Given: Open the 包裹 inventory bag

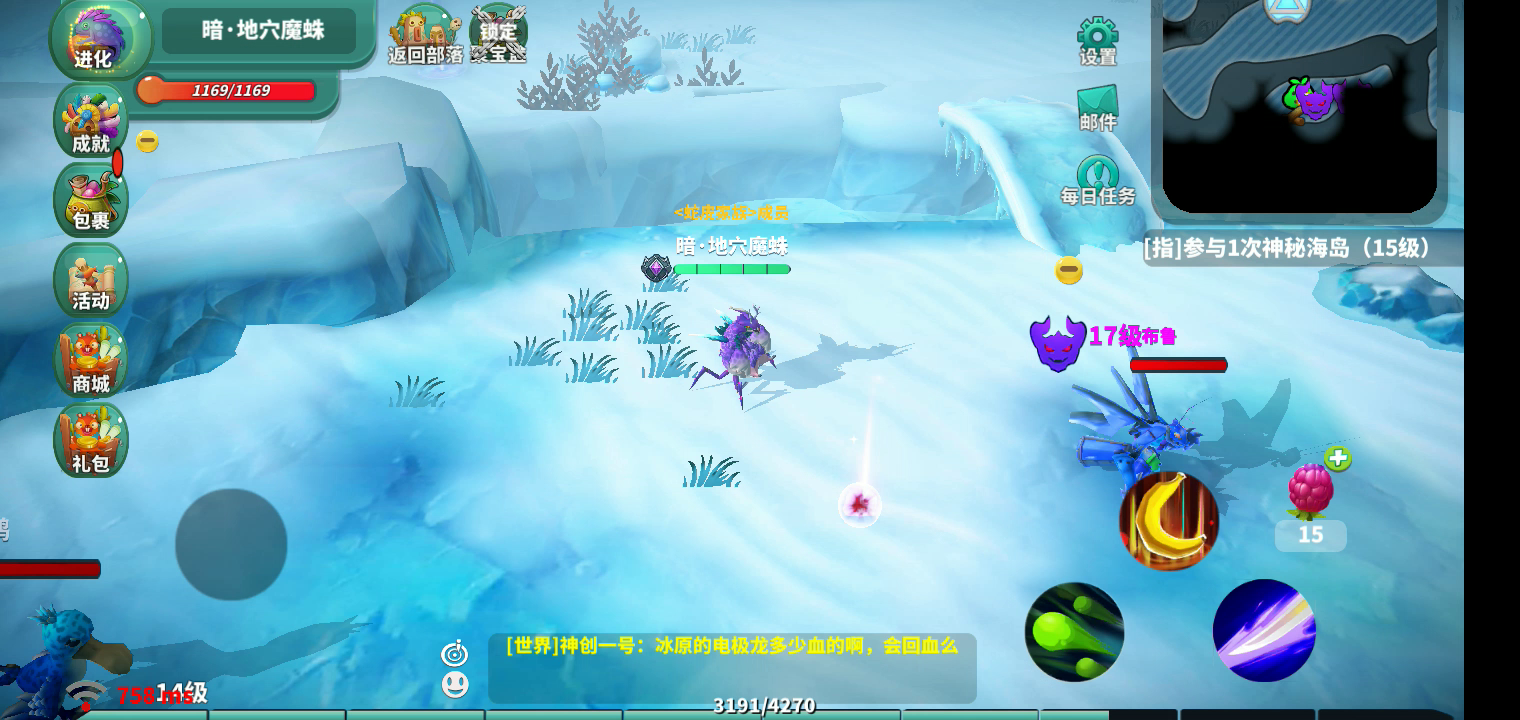Looking at the screenshot, I should pyautogui.click(x=91, y=201).
